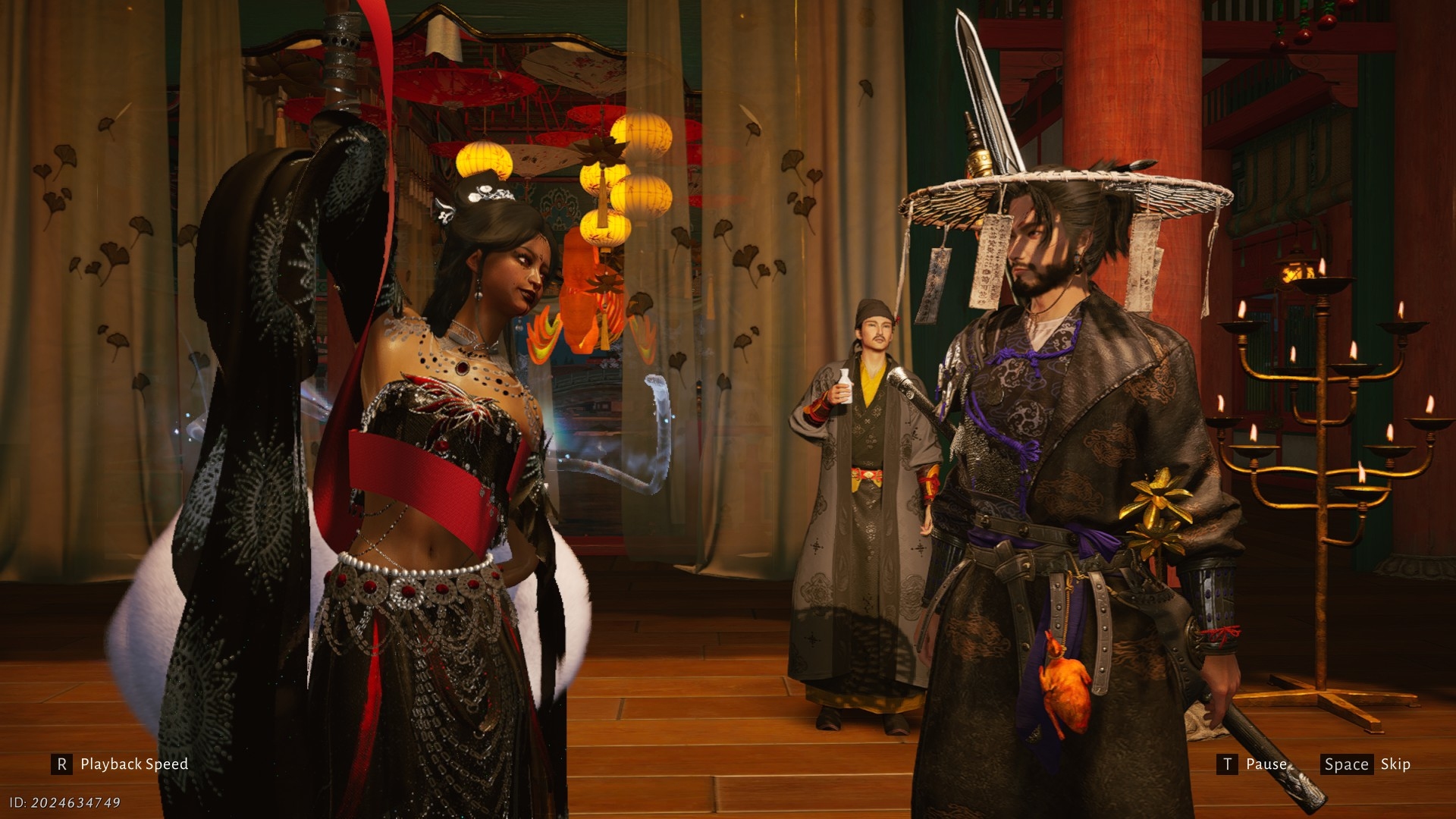Skip the cutscene
Screen dimensions: 1456x819
[1365, 764]
